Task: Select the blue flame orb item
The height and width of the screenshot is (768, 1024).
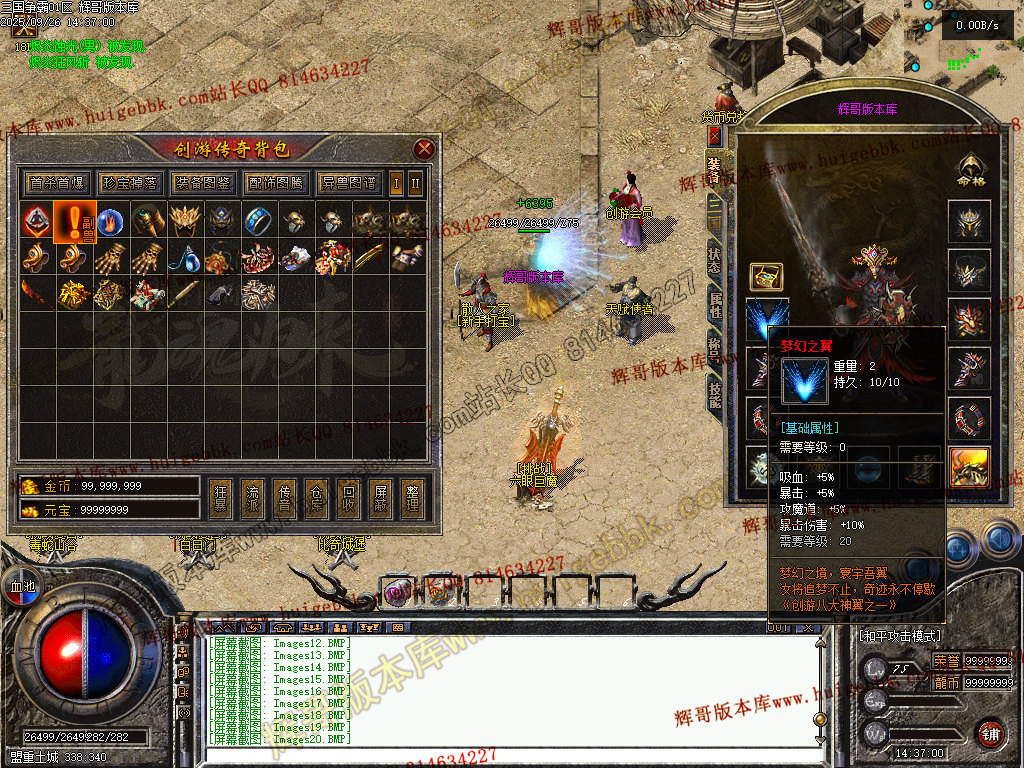Action: click(110, 220)
